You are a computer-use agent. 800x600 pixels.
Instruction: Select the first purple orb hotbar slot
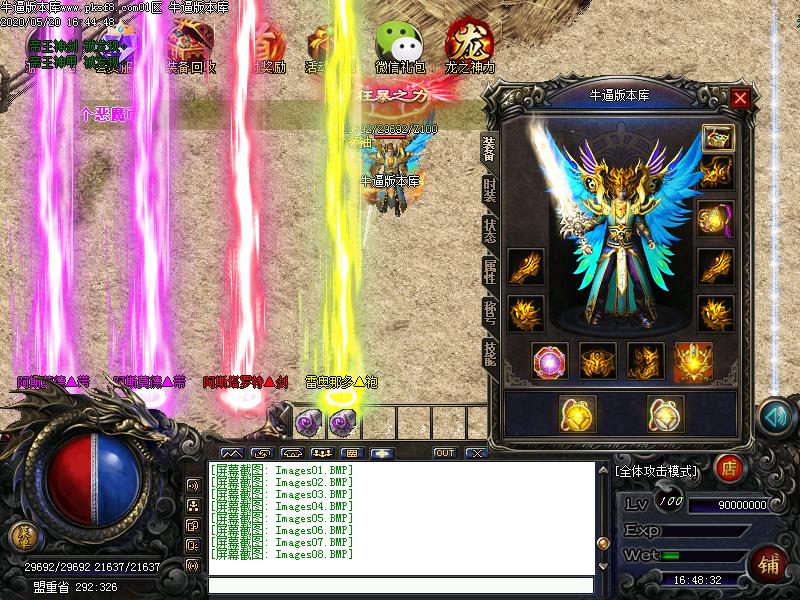(307, 423)
